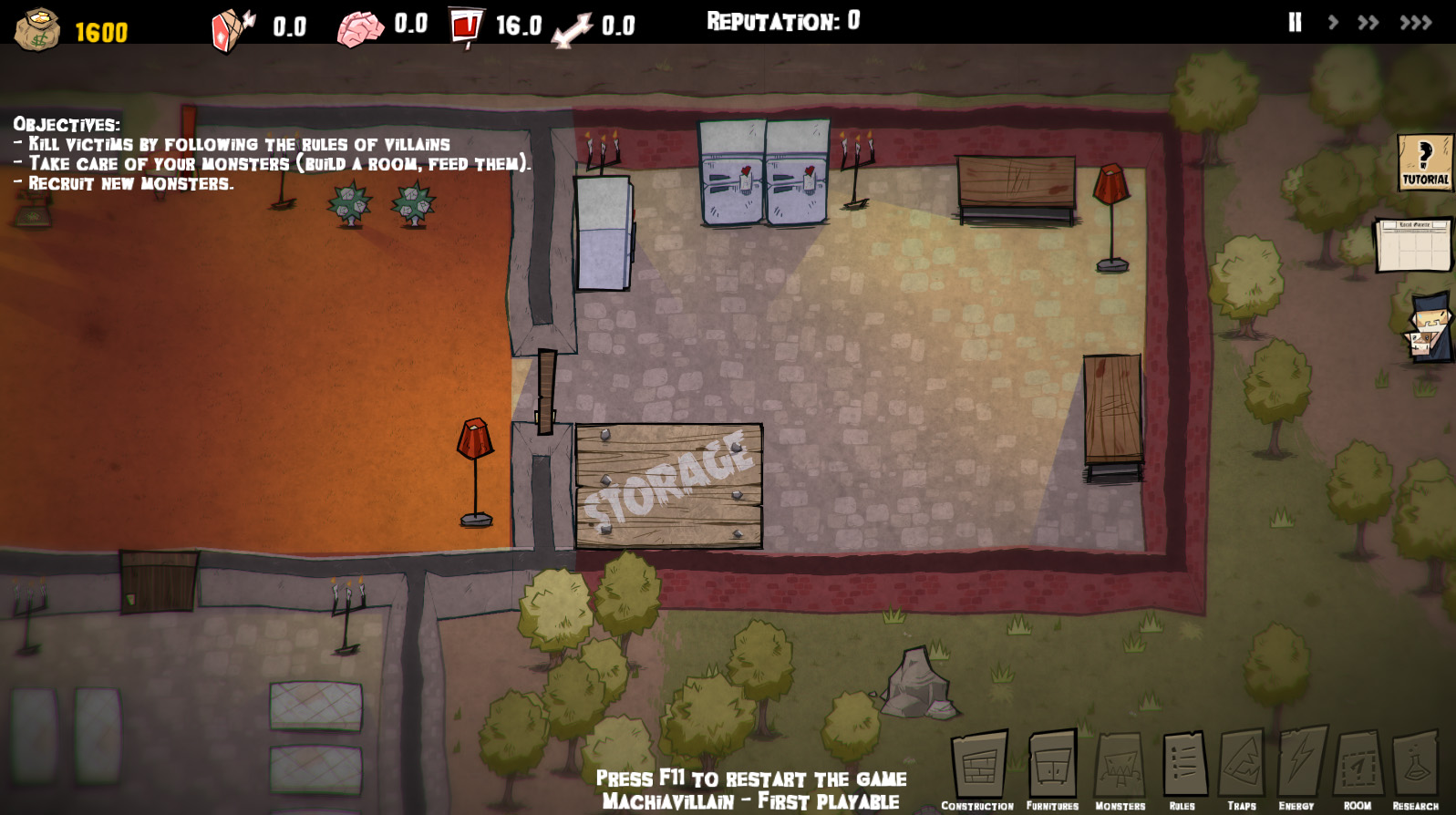This screenshot has width=1456, height=815.
Task: Pause the game with the pause button
Action: tap(1295, 23)
